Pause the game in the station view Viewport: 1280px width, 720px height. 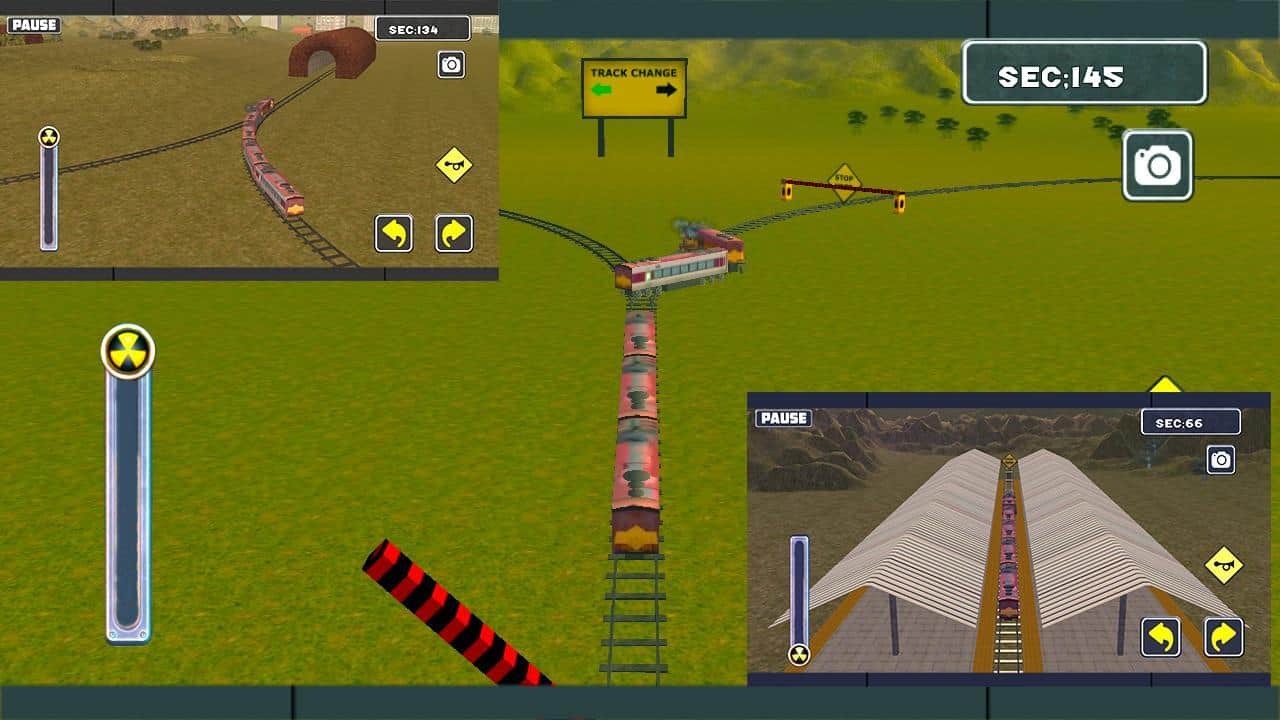pos(783,418)
